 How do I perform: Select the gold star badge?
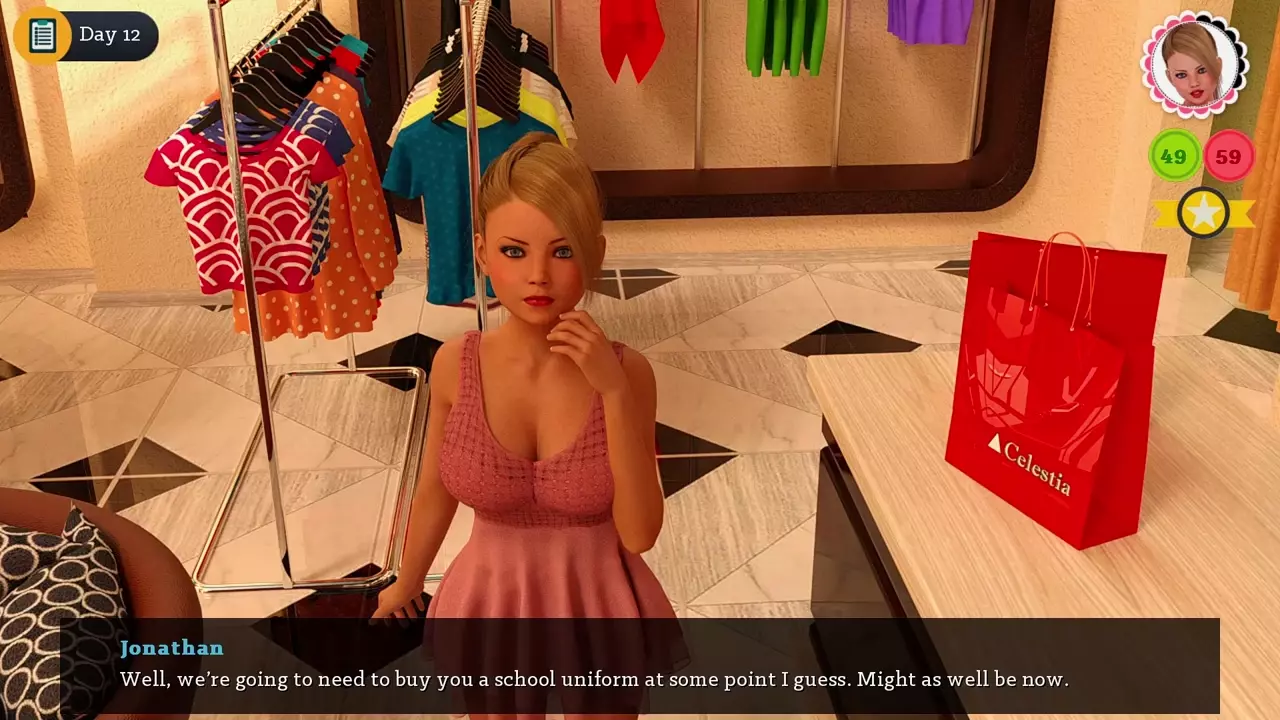(1203, 212)
